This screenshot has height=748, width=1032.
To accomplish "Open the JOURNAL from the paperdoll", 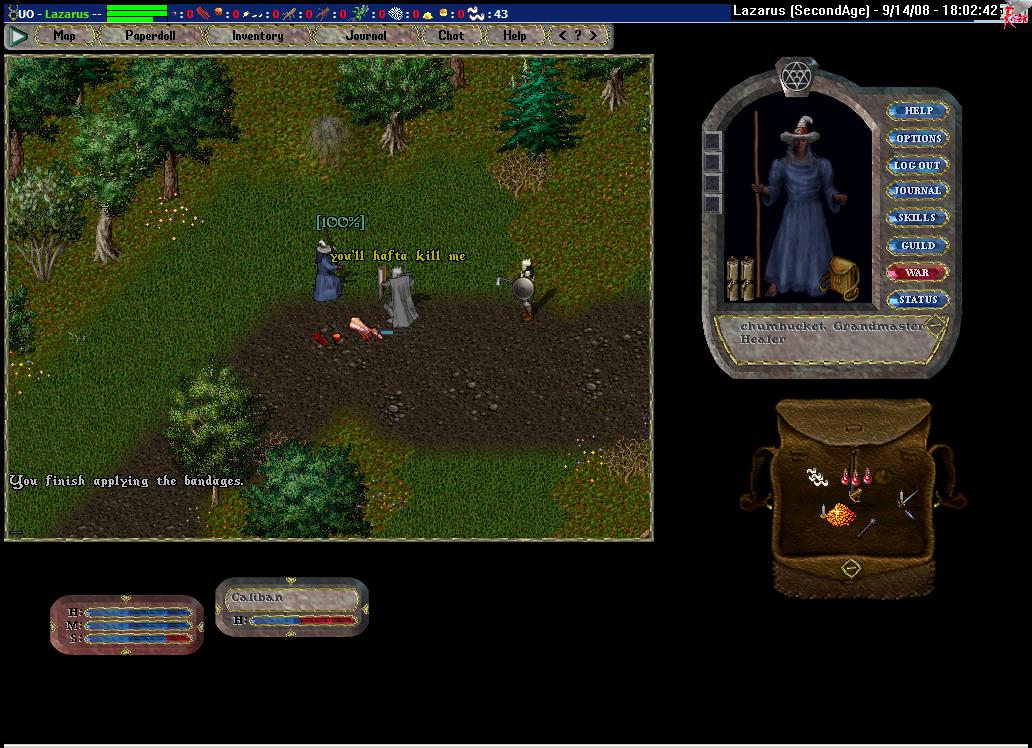I will pos(918,191).
